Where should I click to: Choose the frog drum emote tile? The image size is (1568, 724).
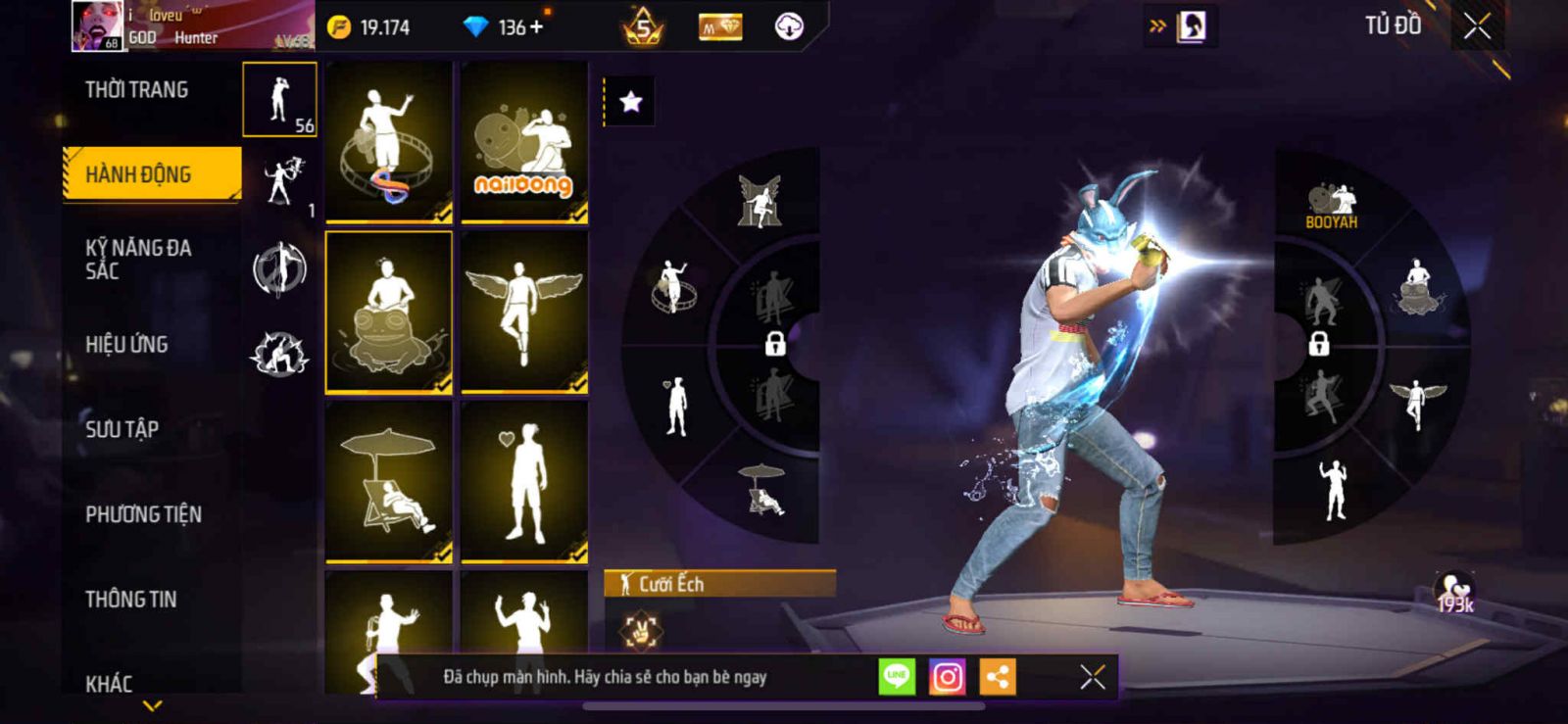(x=389, y=312)
